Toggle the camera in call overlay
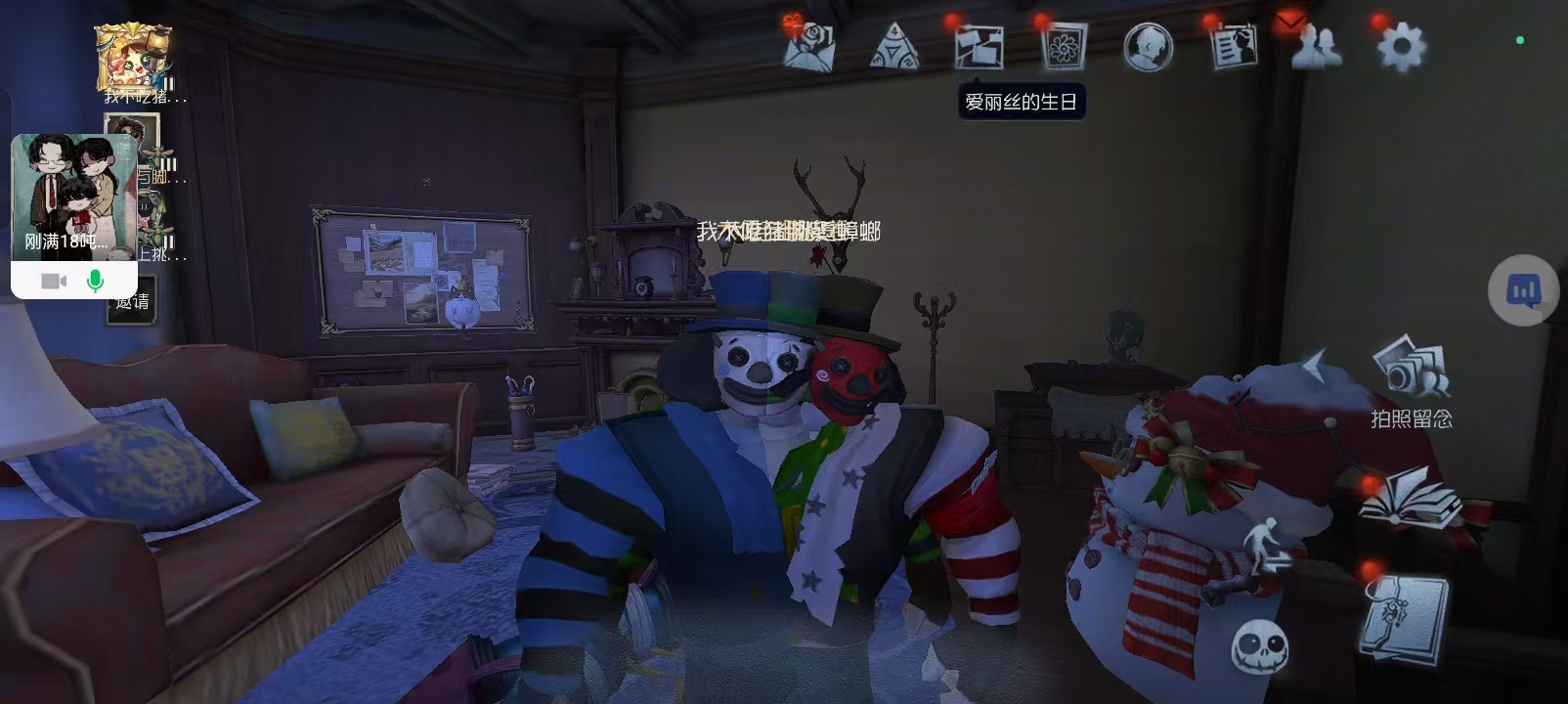Screen dimensions: 1568x704 coord(54,282)
